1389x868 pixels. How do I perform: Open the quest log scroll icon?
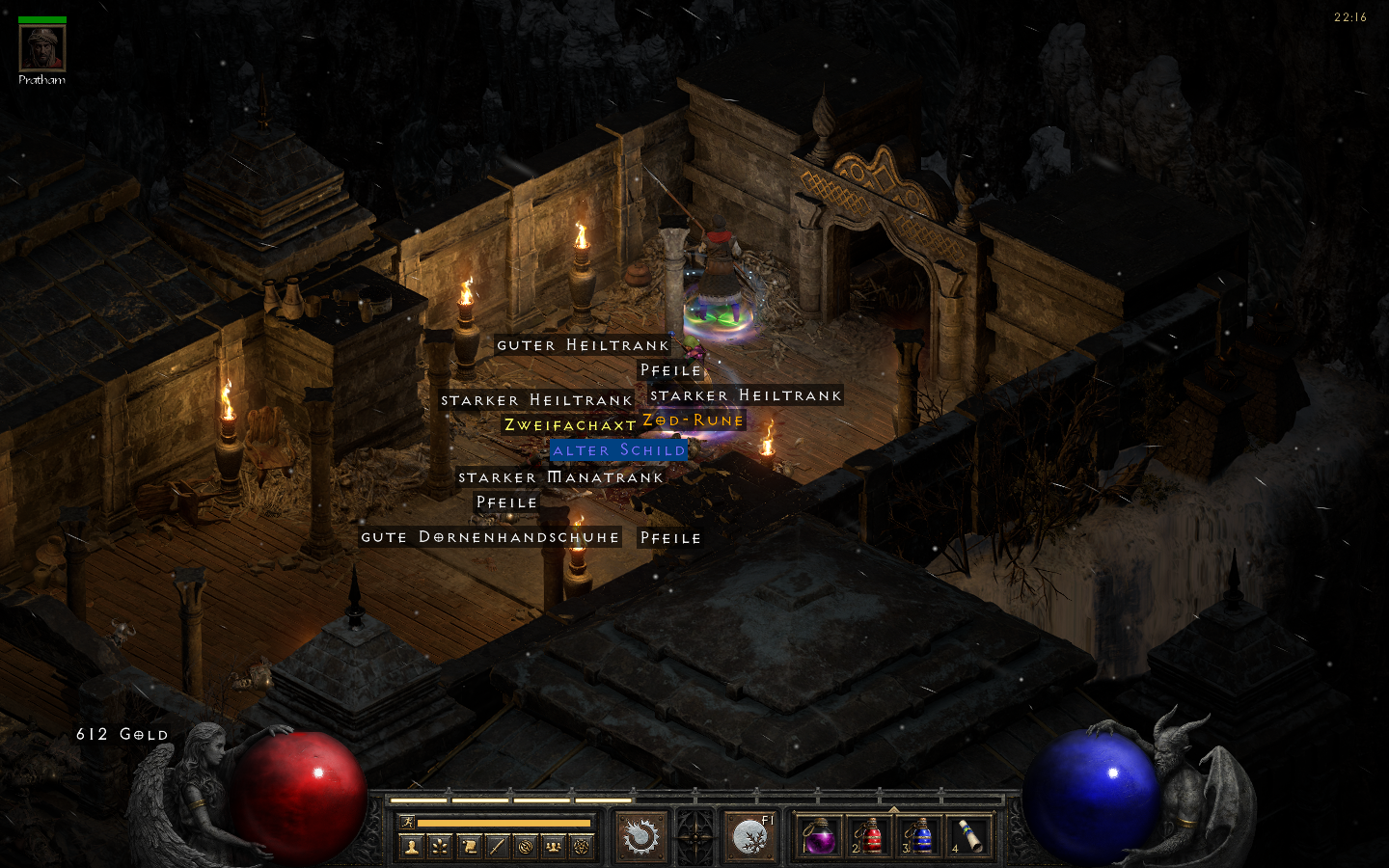click(470, 846)
